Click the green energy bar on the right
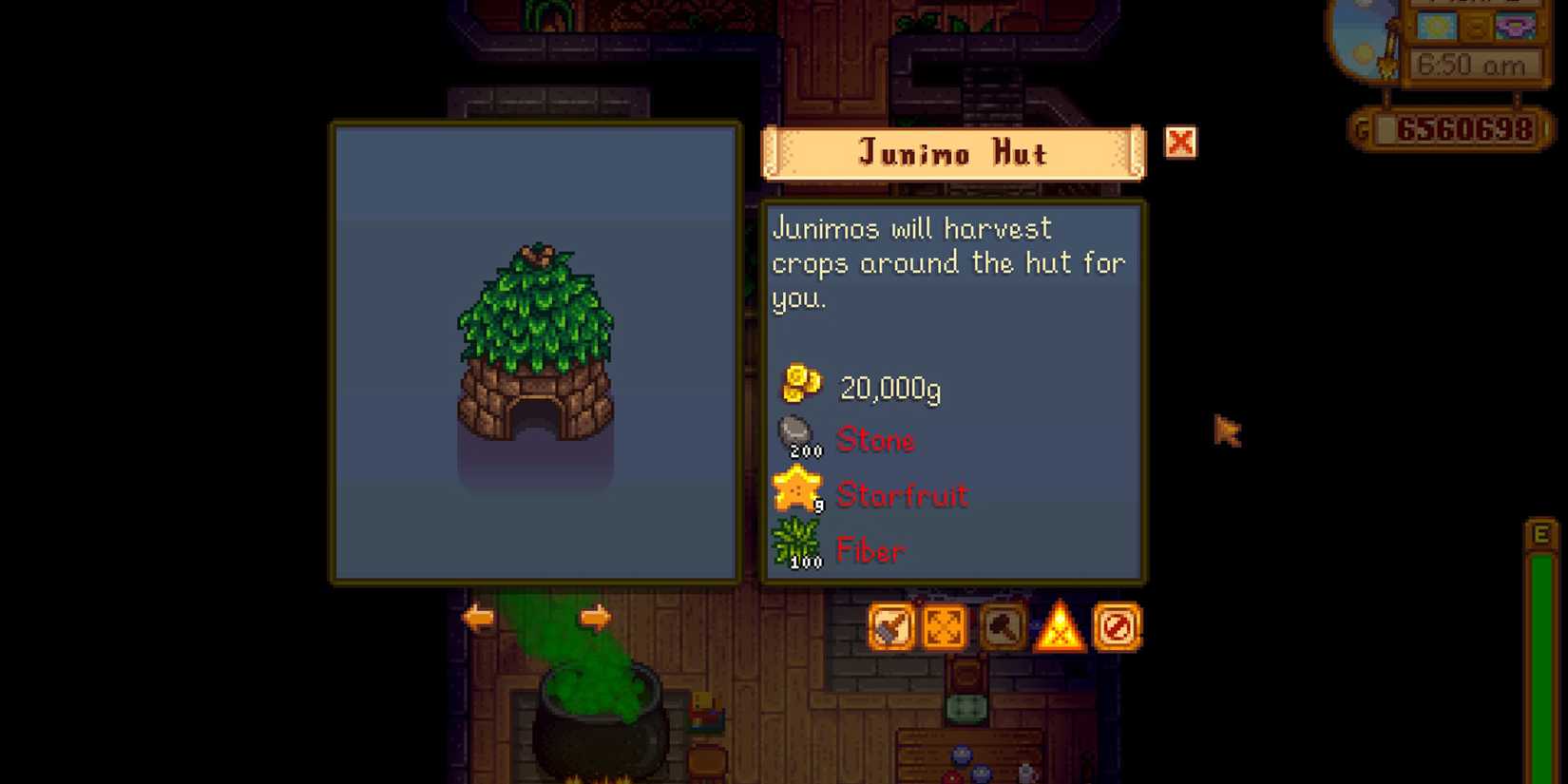1568x784 pixels. click(x=1539, y=656)
